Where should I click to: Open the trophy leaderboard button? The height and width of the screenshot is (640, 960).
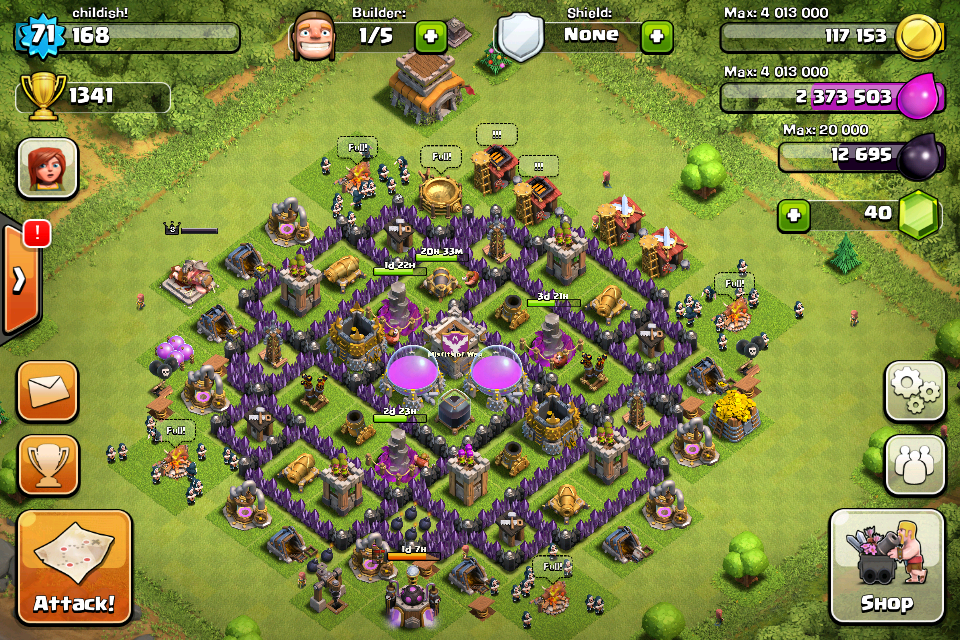click(x=47, y=465)
